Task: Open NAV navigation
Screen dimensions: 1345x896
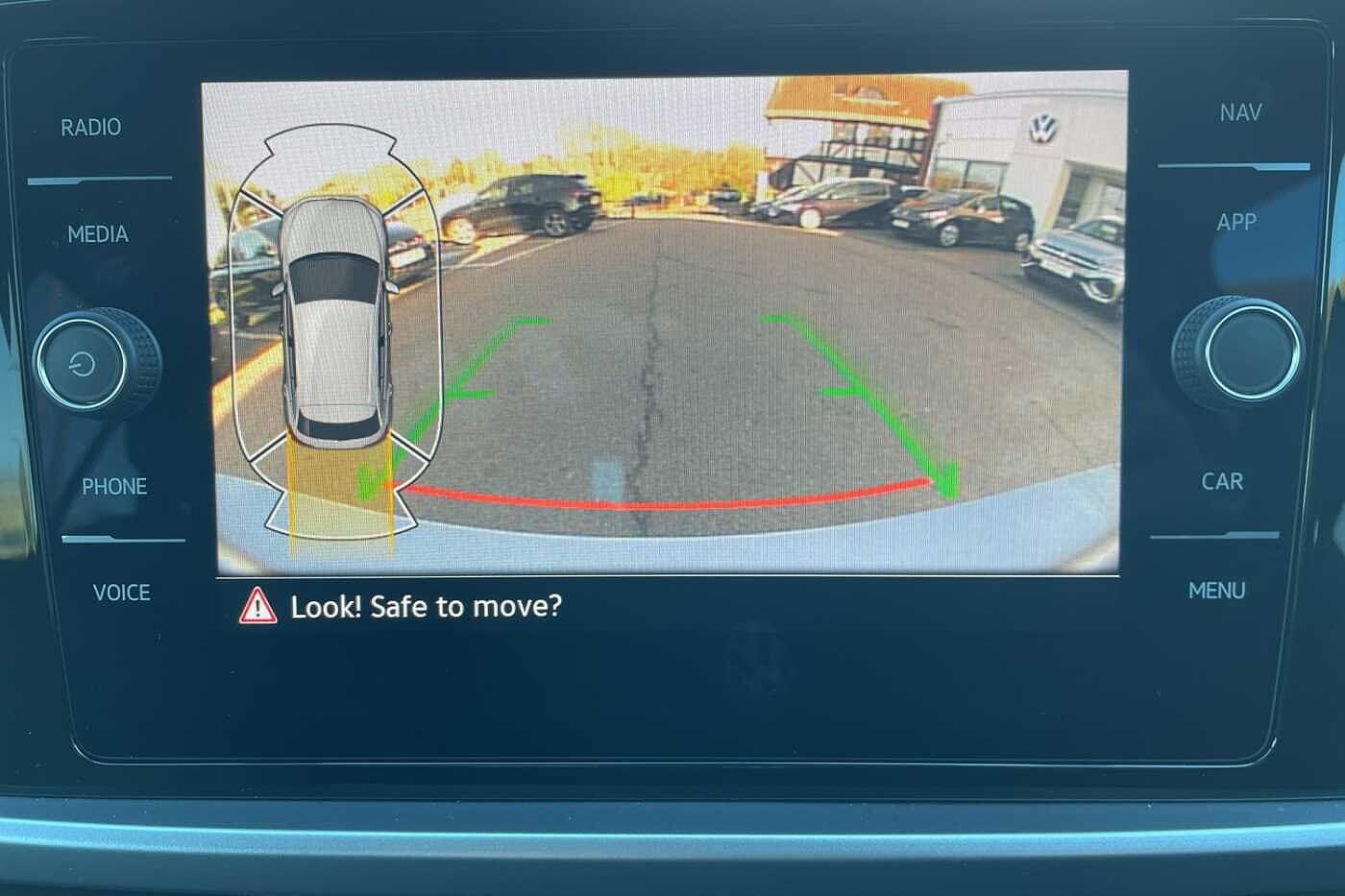Action: 1240,113
